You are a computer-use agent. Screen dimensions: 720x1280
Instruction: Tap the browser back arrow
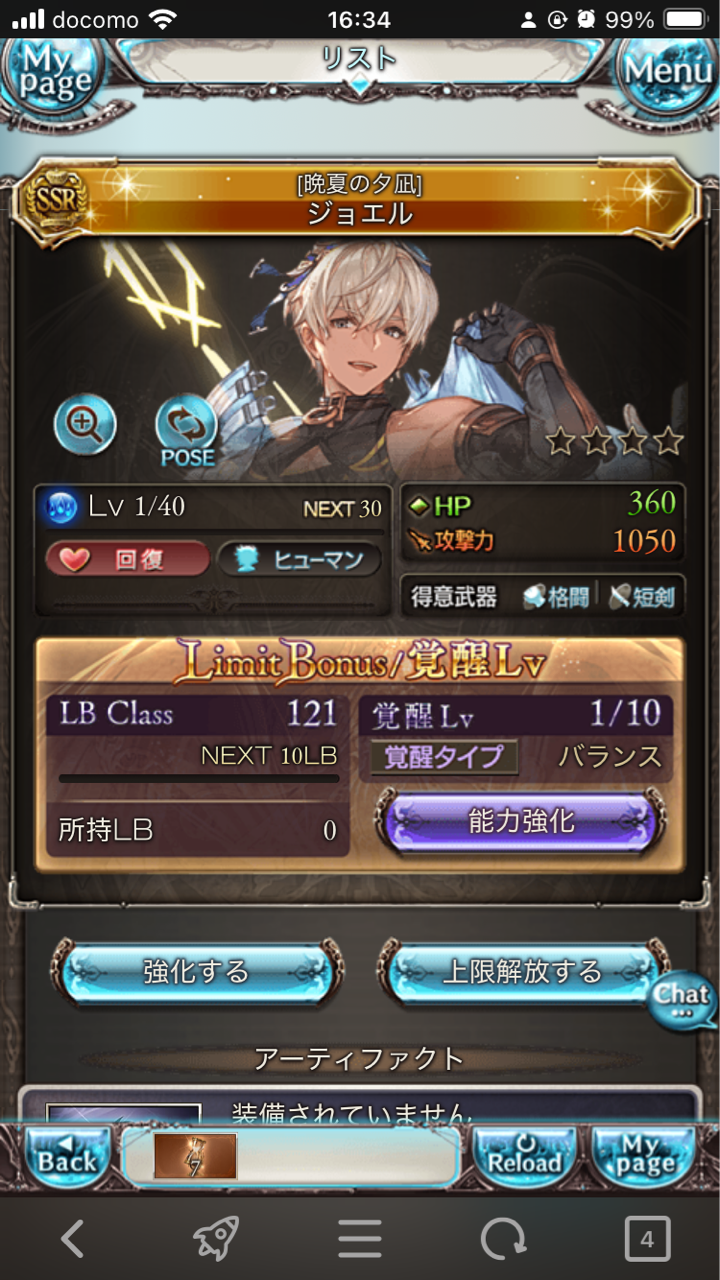(72, 1240)
